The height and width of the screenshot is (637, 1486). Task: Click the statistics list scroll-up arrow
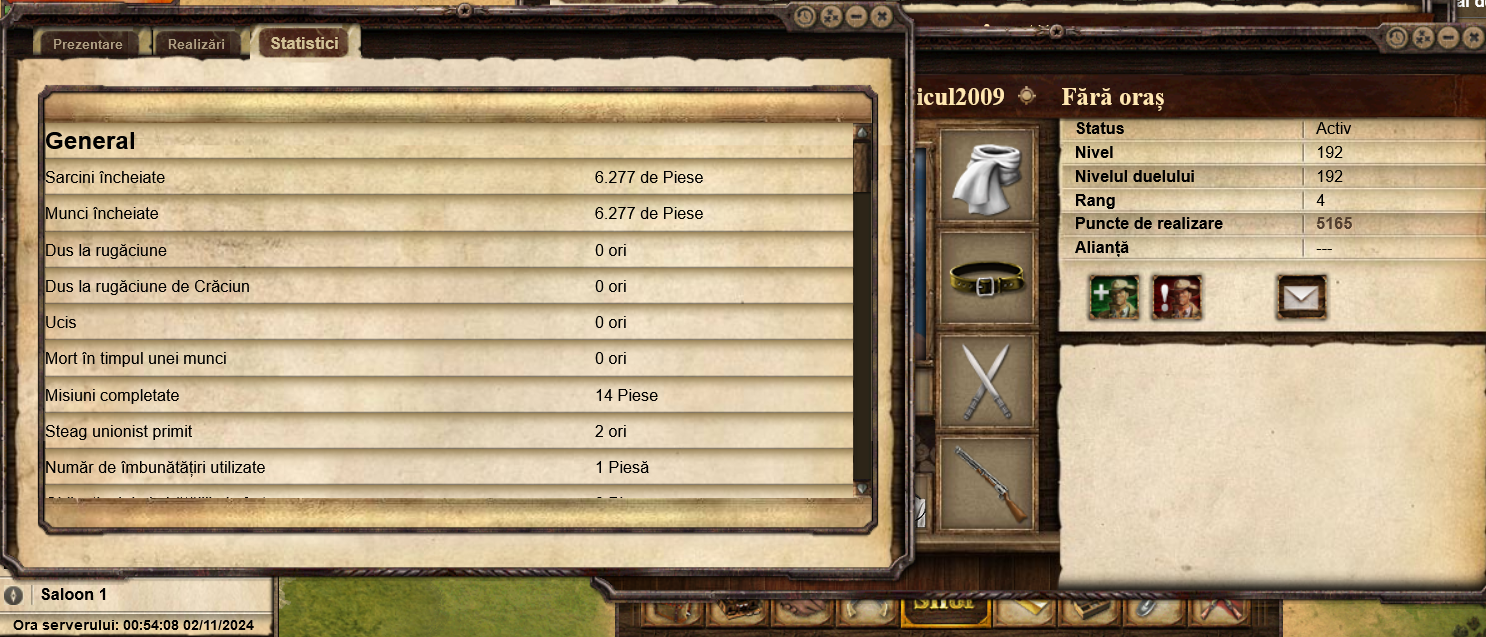(x=862, y=132)
